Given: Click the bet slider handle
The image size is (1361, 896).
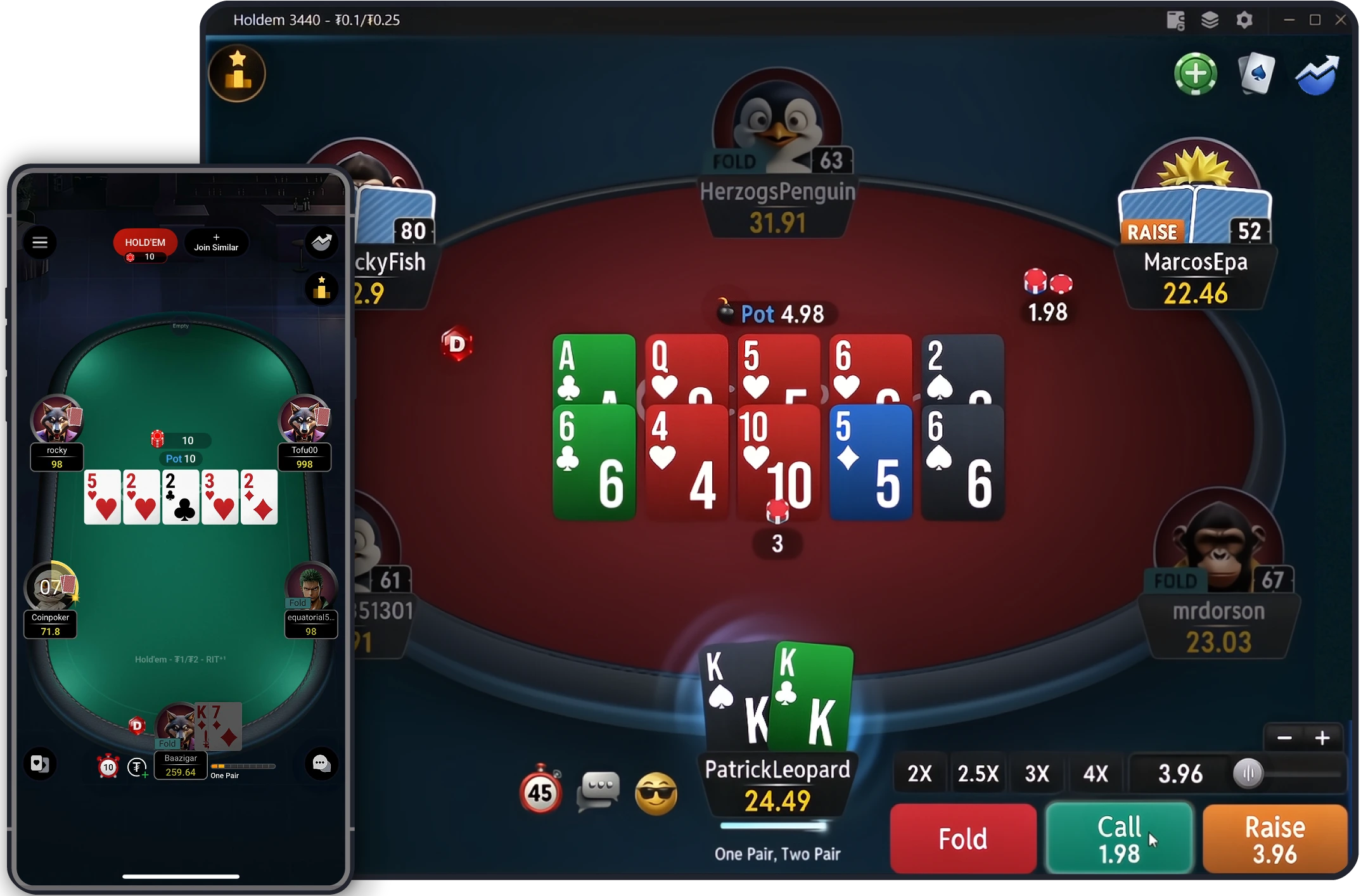Looking at the screenshot, I should [x=1249, y=773].
